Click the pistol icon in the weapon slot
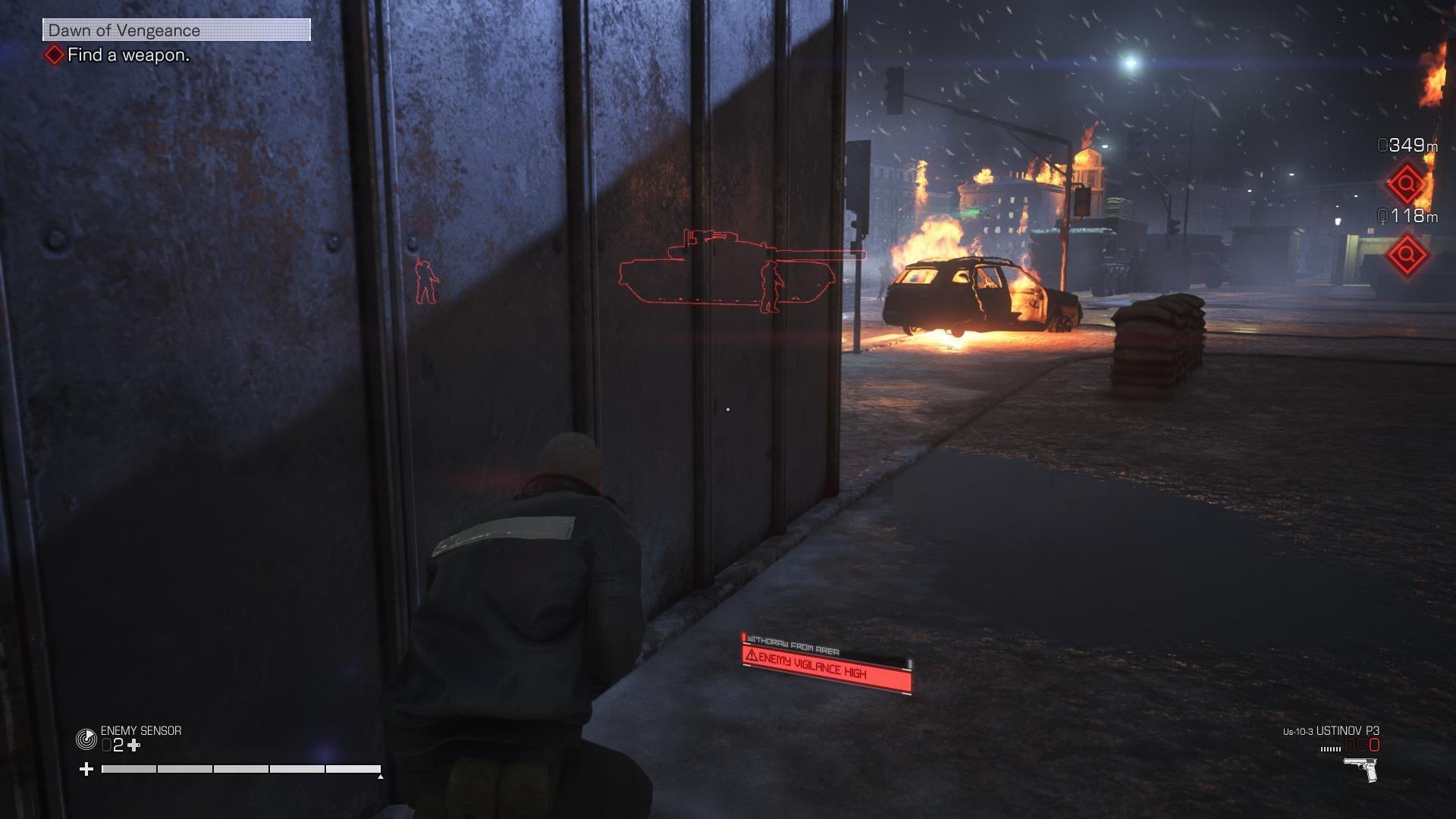This screenshot has width=1456, height=819. tap(1360, 769)
